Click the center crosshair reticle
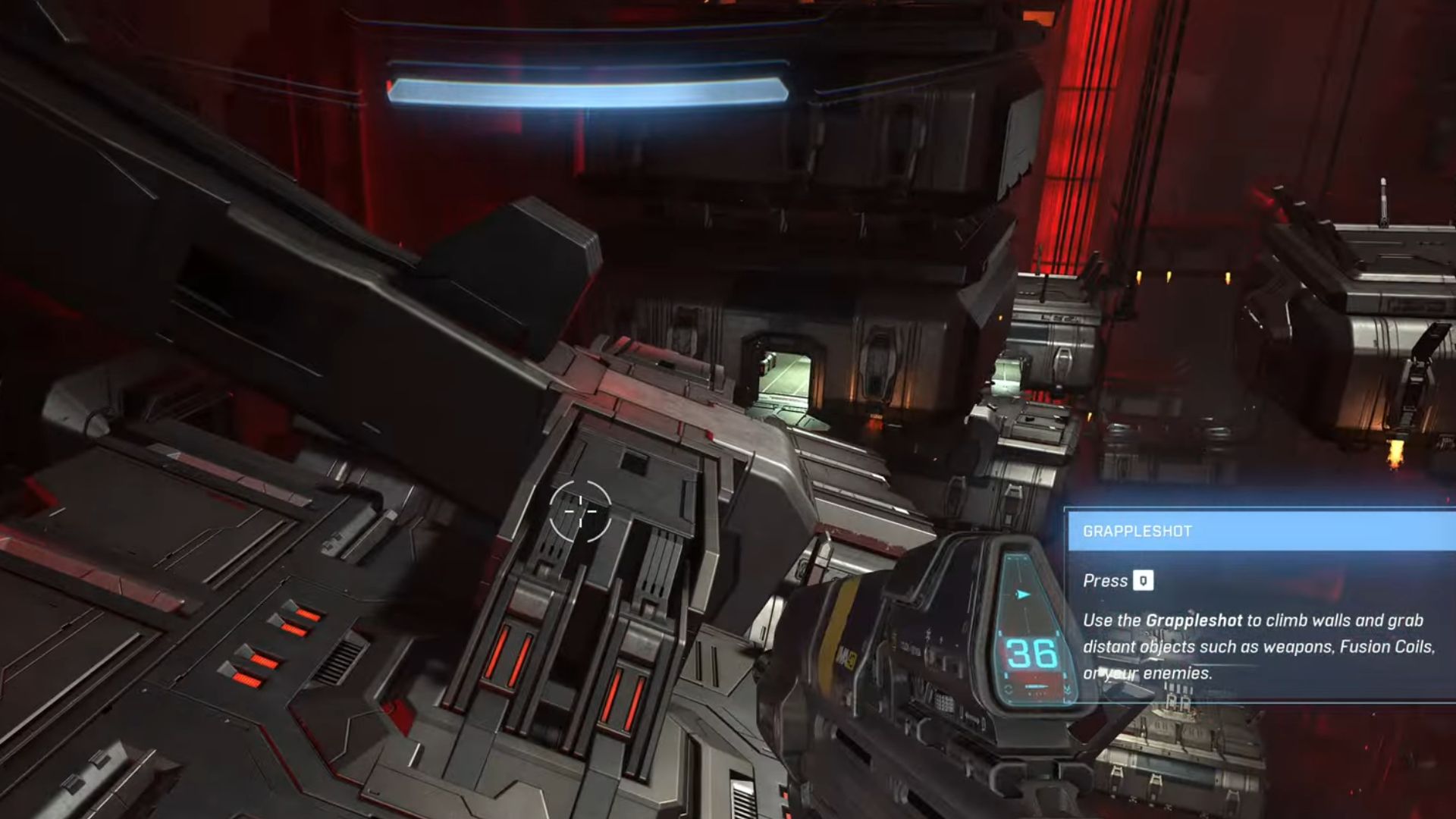Screen dimensions: 1456x819 (x=581, y=513)
